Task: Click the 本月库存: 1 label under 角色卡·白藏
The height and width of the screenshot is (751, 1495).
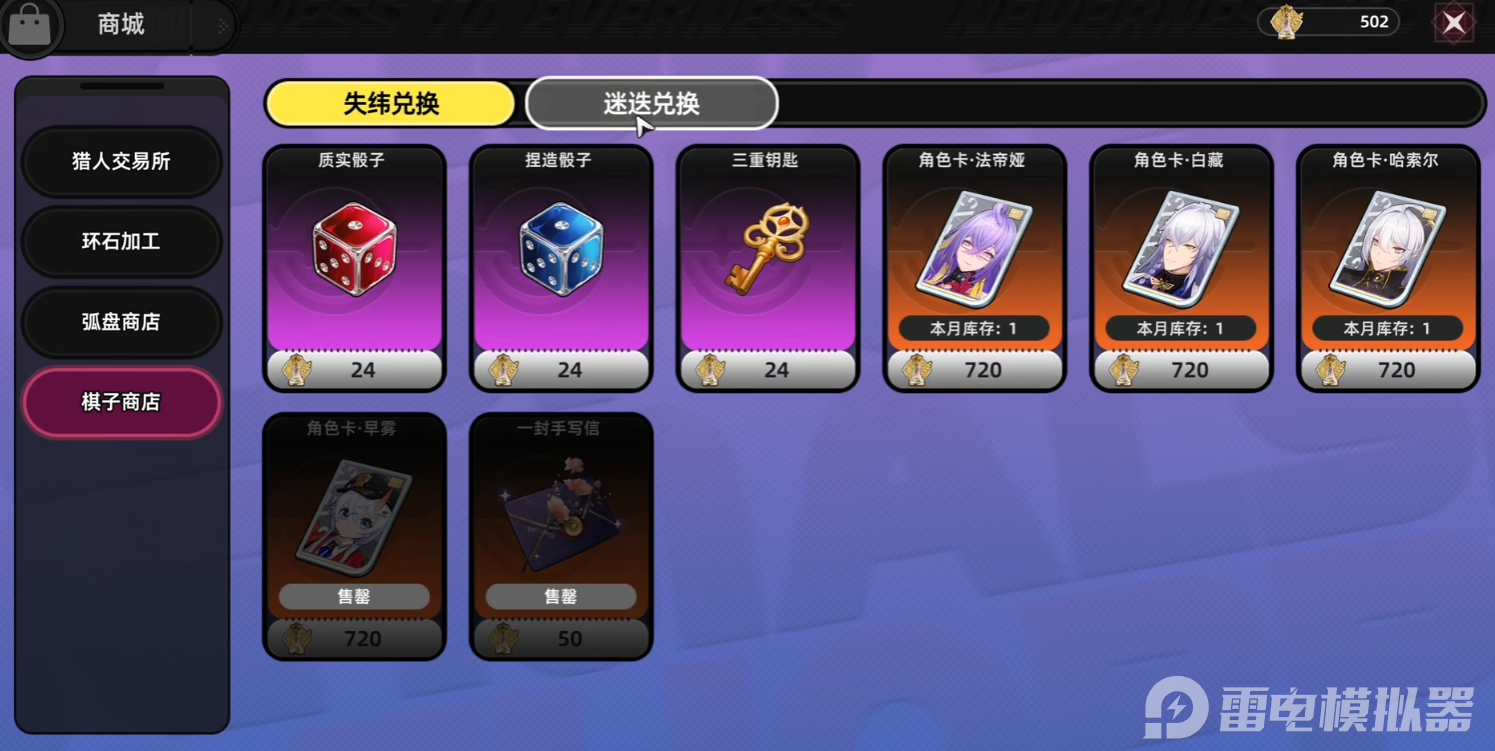Action: (x=1180, y=327)
